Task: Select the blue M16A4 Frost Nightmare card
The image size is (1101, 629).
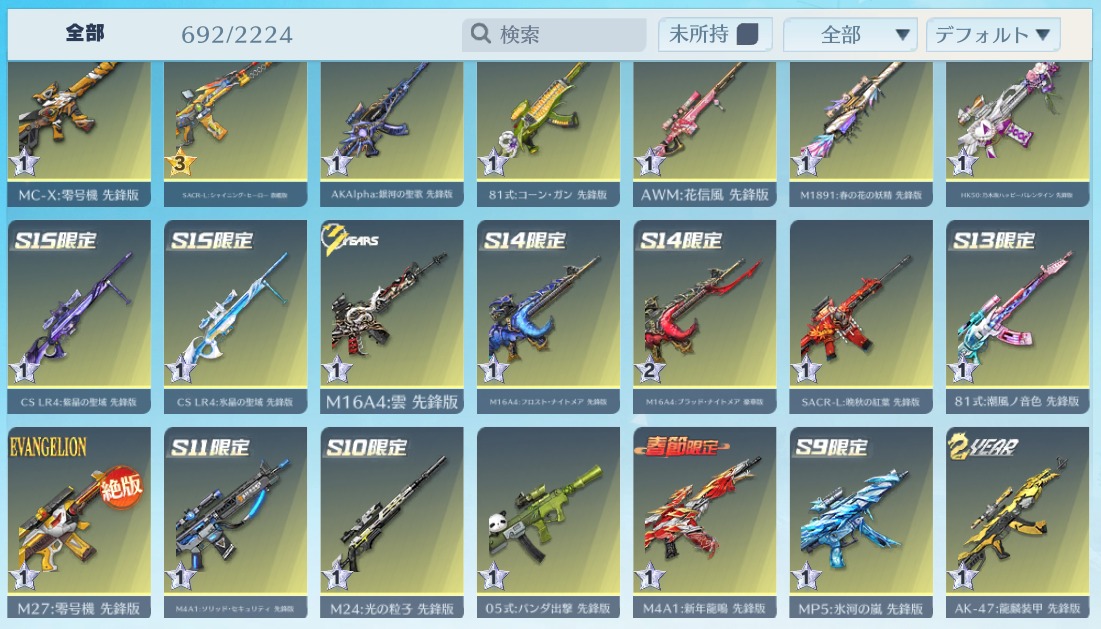Action: point(548,315)
